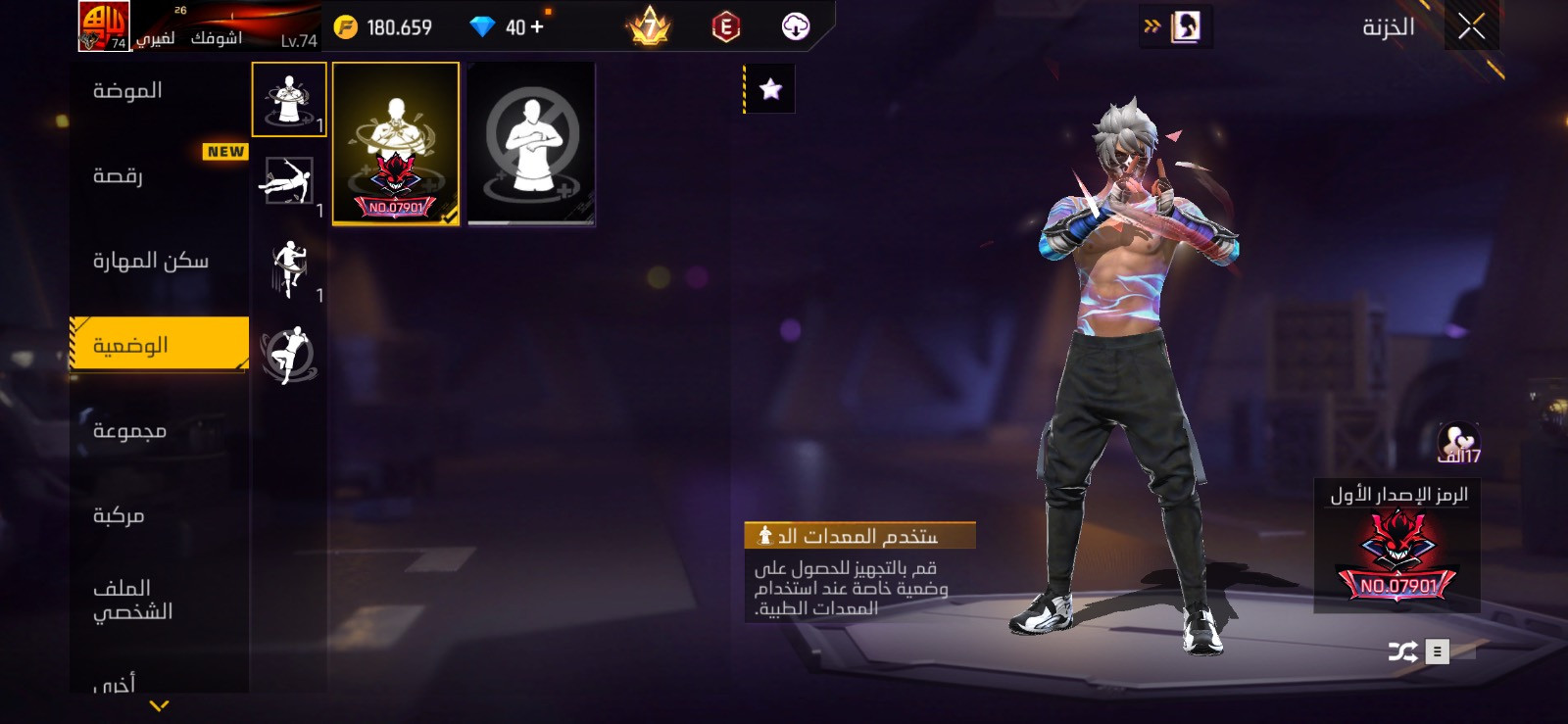This screenshot has height=724, width=1568.
Task: Toggle the star favorites filter
Action: 770,90
